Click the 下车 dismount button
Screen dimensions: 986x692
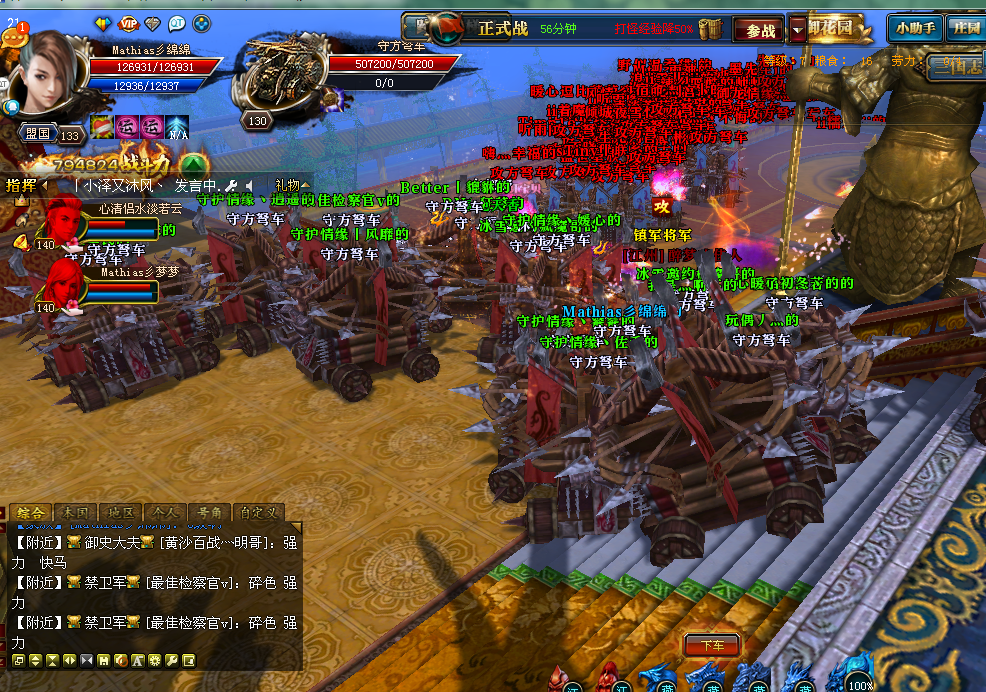coord(712,646)
